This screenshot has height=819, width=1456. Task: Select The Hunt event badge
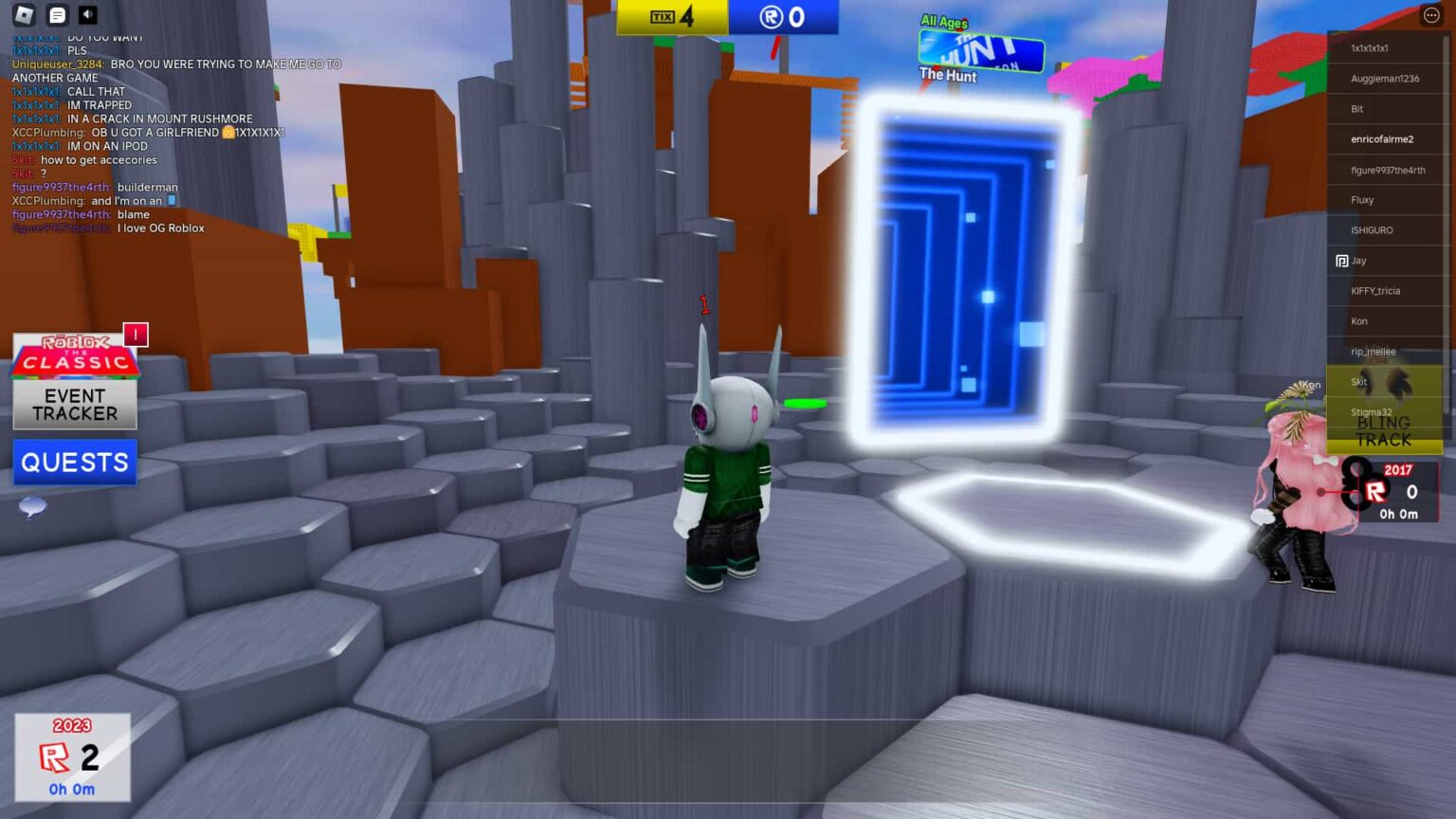(981, 52)
